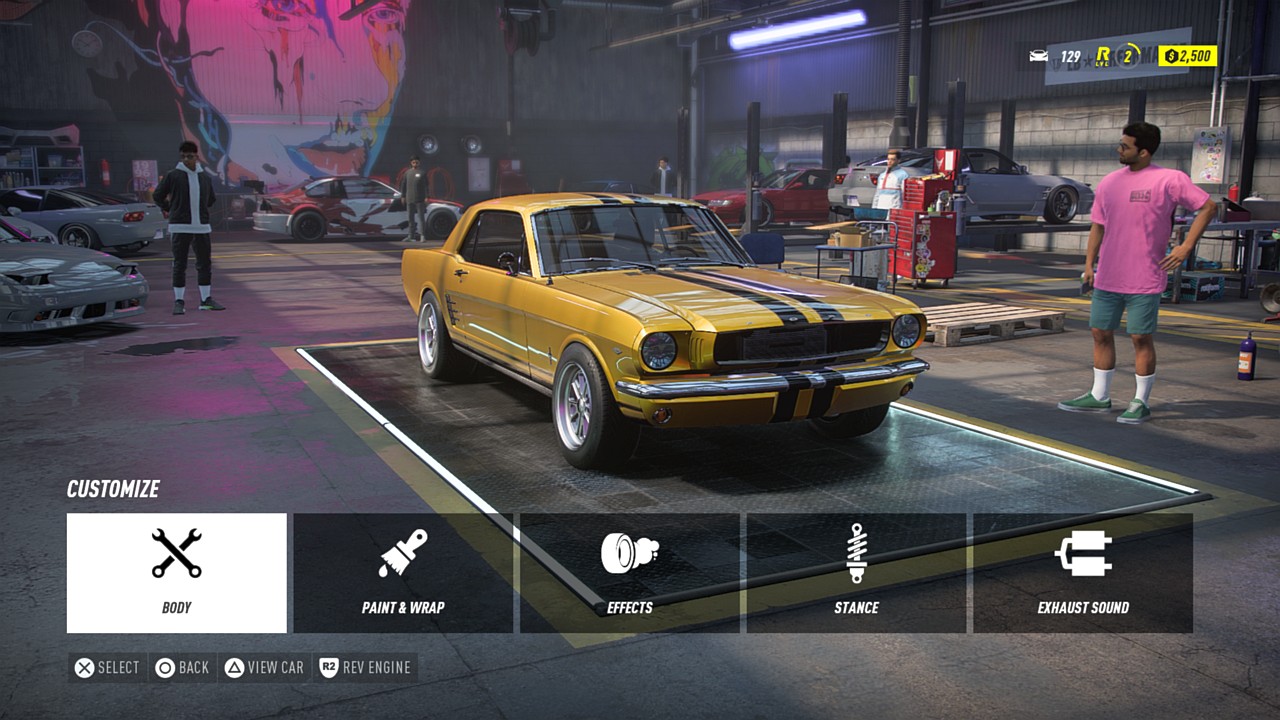Open the Stance tuning tile

856,573
